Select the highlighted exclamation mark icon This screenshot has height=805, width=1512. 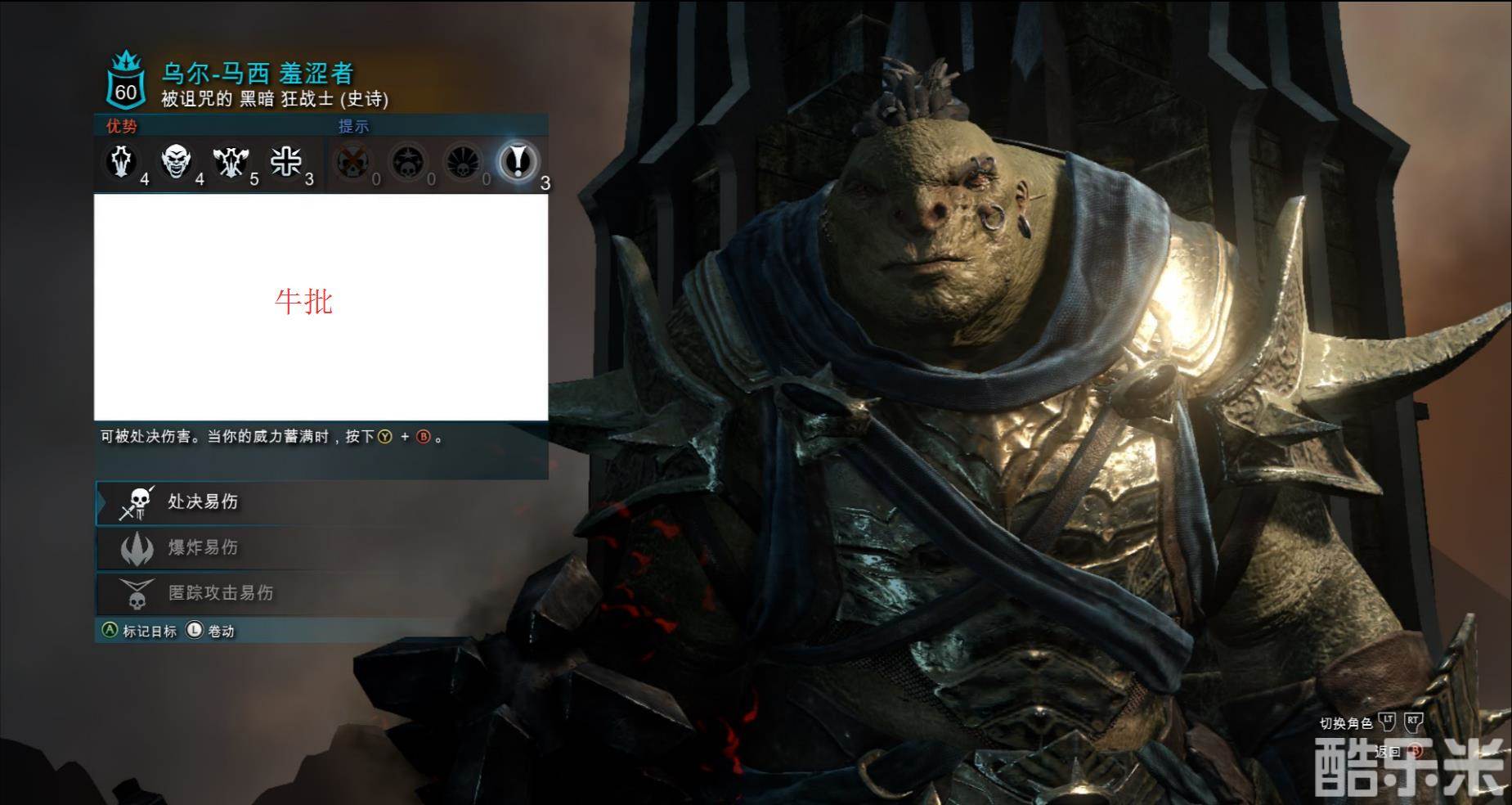(x=517, y=161)
